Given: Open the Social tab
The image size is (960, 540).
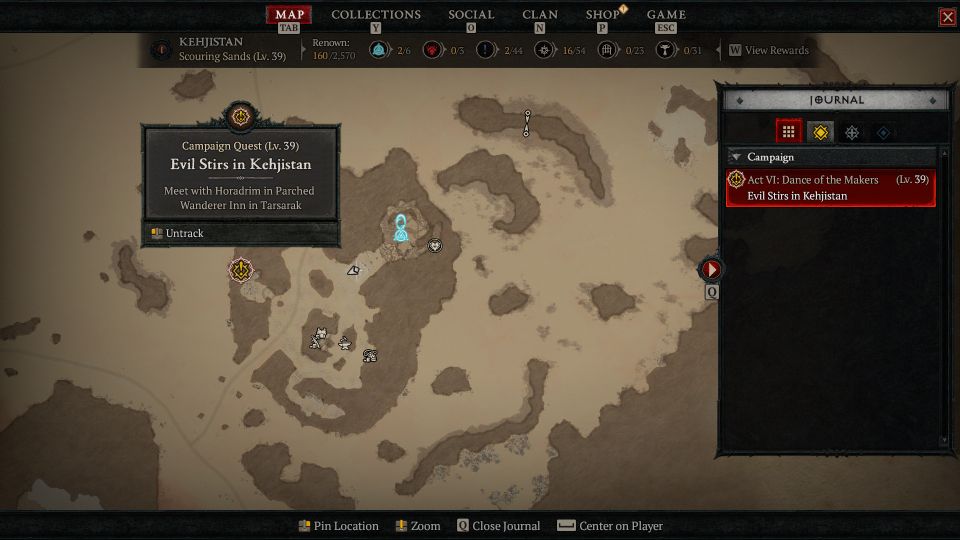Looking at the screenshot, I should click(x=471, y=15).
